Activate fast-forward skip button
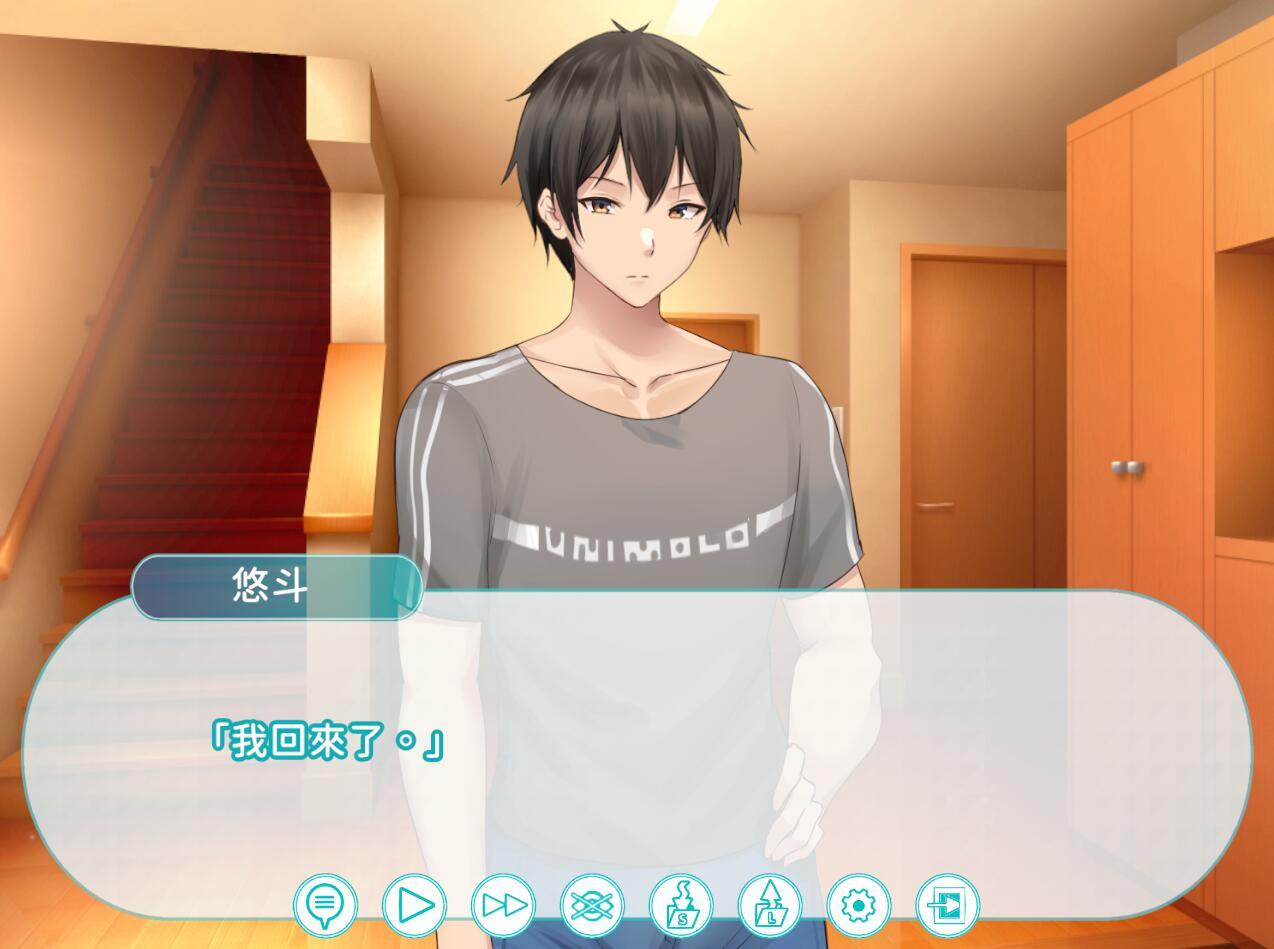Image resolution: width=1274 pixels, height=949 pixels. click(503, 906)
